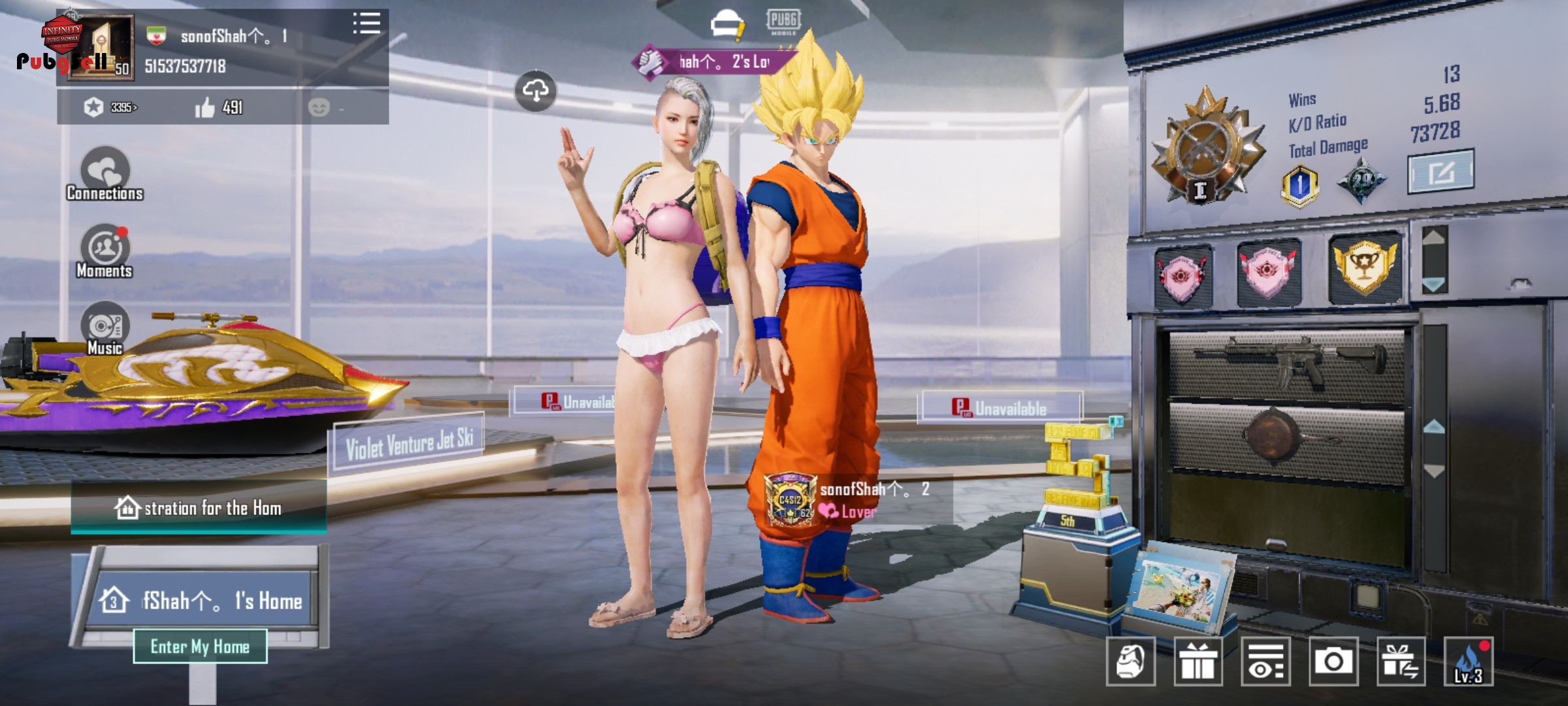Select the gold trophy achievement badge
This screenshot has height=706, width=1568.
1364,267
